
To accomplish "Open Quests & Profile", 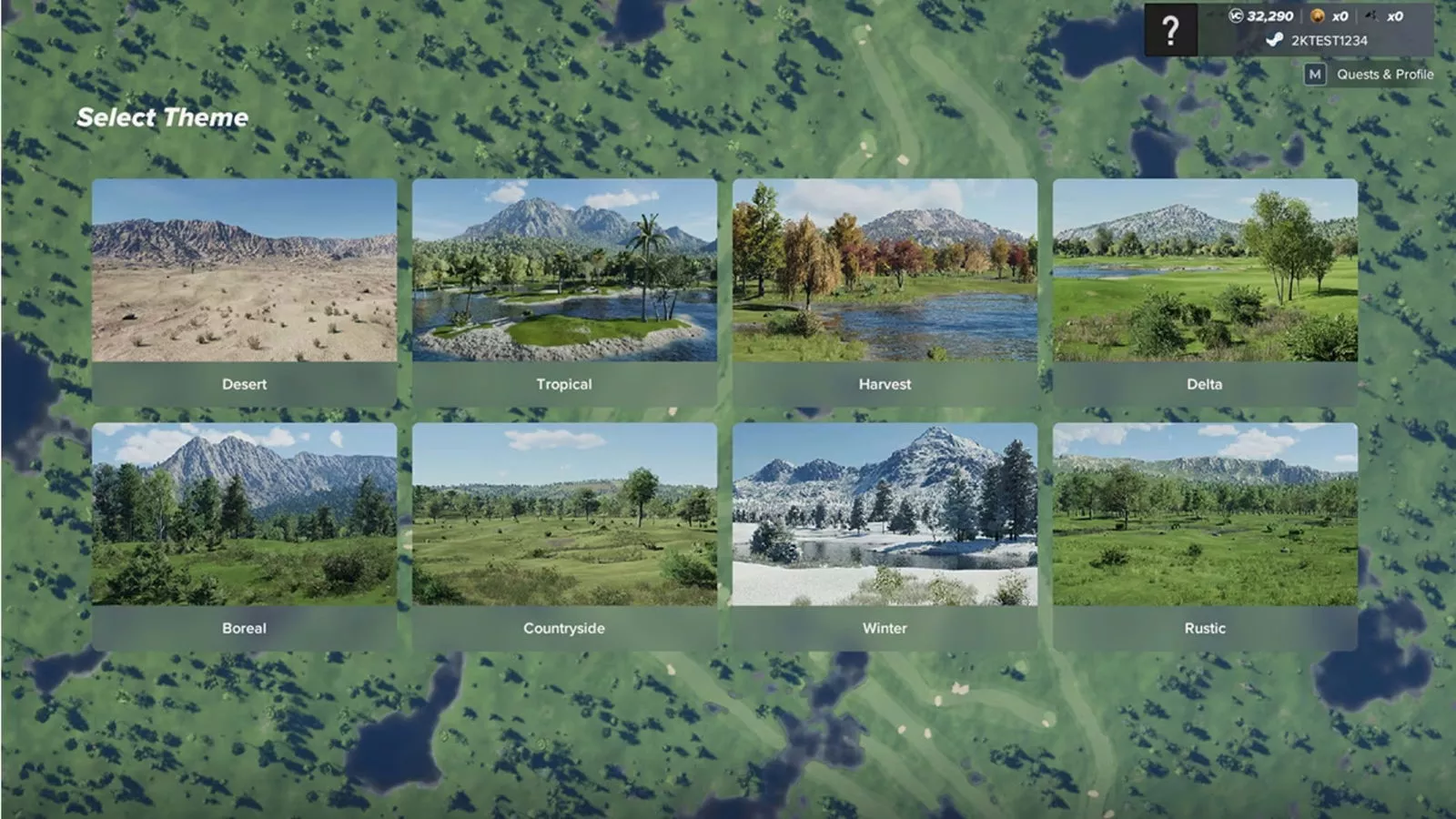I will point(1383,74).
